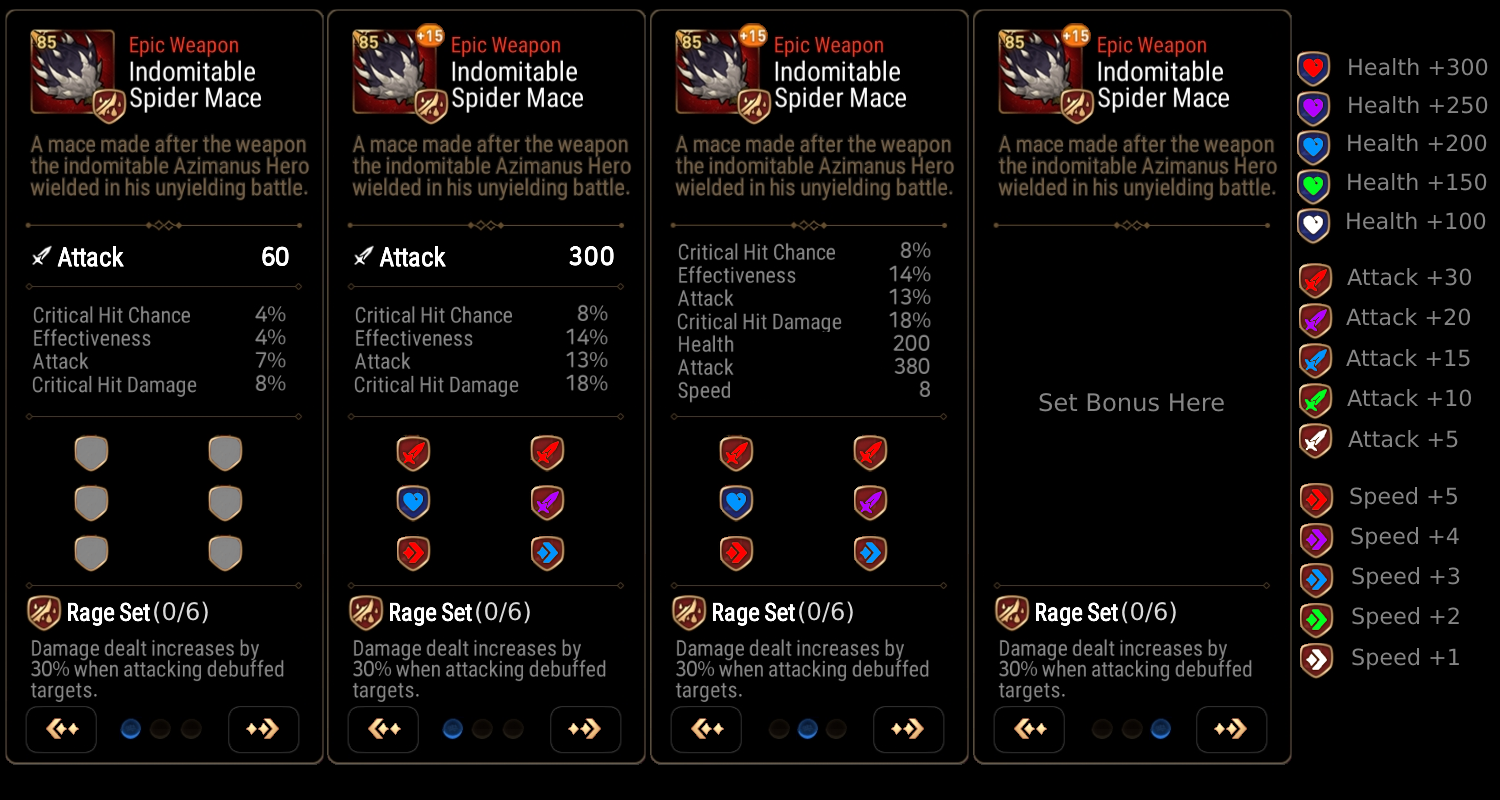The width and height of the screenshot is (1500, 800).
Task: Click the Health +300 red heart icon
Action: coord(1312,67)
